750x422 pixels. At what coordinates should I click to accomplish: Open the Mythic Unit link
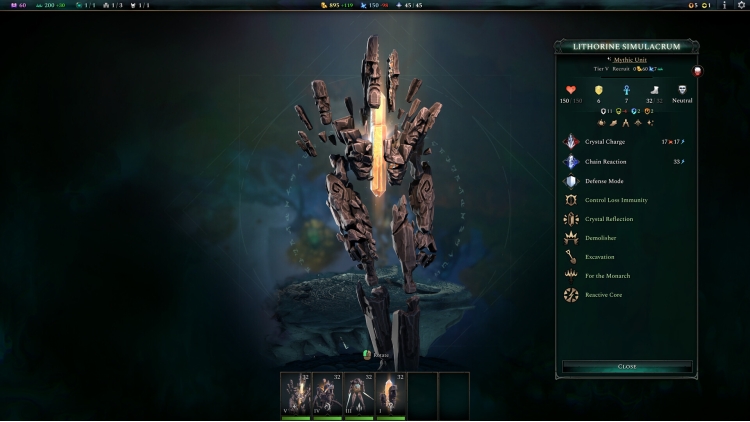coord(630,61)
